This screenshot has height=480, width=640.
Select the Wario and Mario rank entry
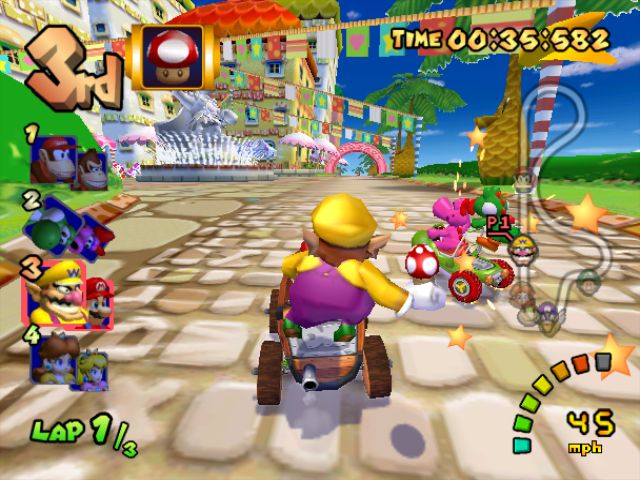click(70, 293)
